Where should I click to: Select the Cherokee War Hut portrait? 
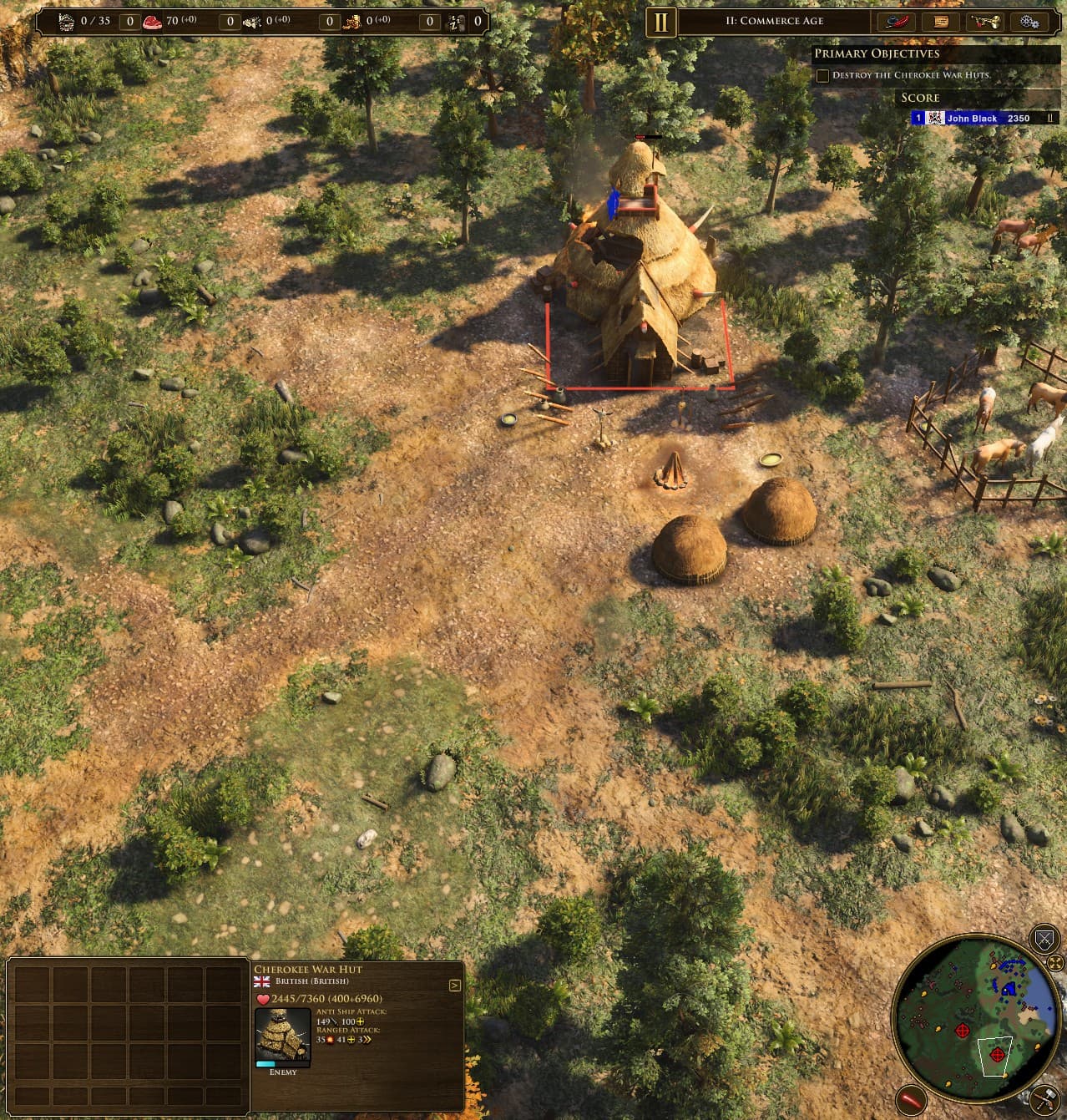point(283,1034)
